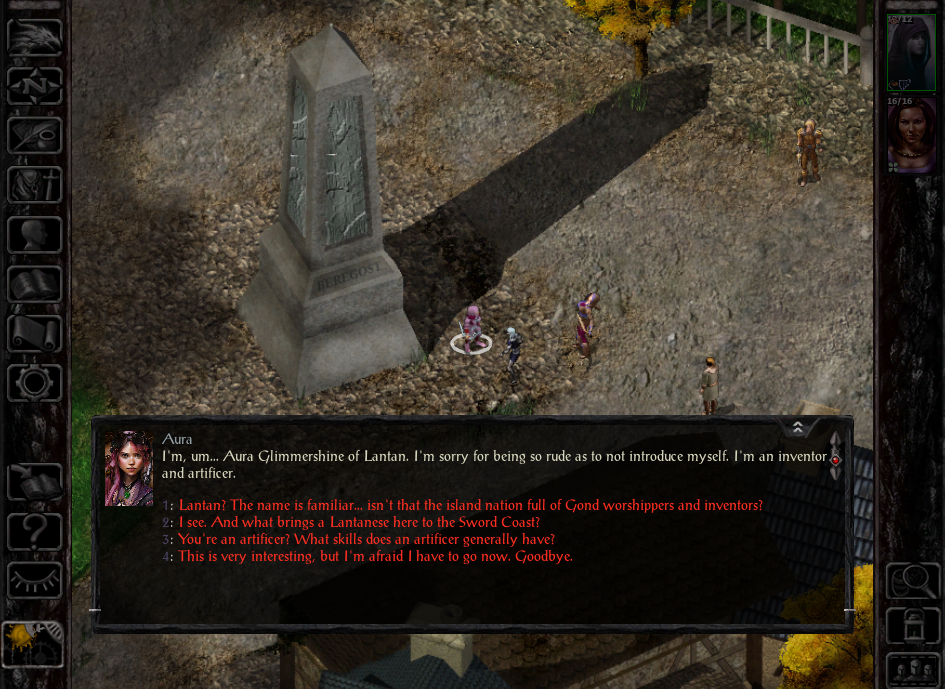Select the hooded character portrait
945x689 pixels.
click(x=910, y=52)
